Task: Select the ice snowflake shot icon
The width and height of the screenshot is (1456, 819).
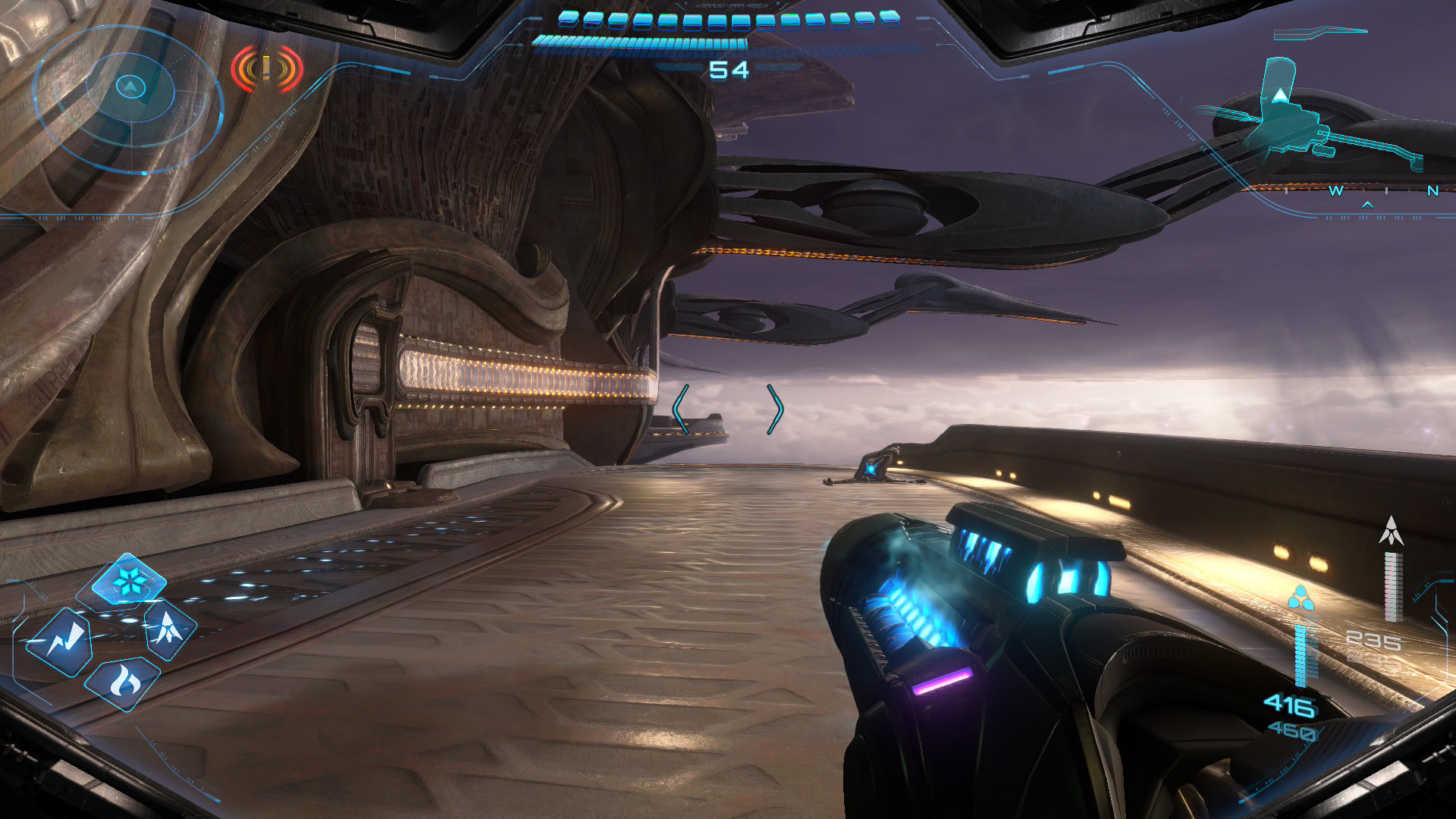Action: coord(128,582)
